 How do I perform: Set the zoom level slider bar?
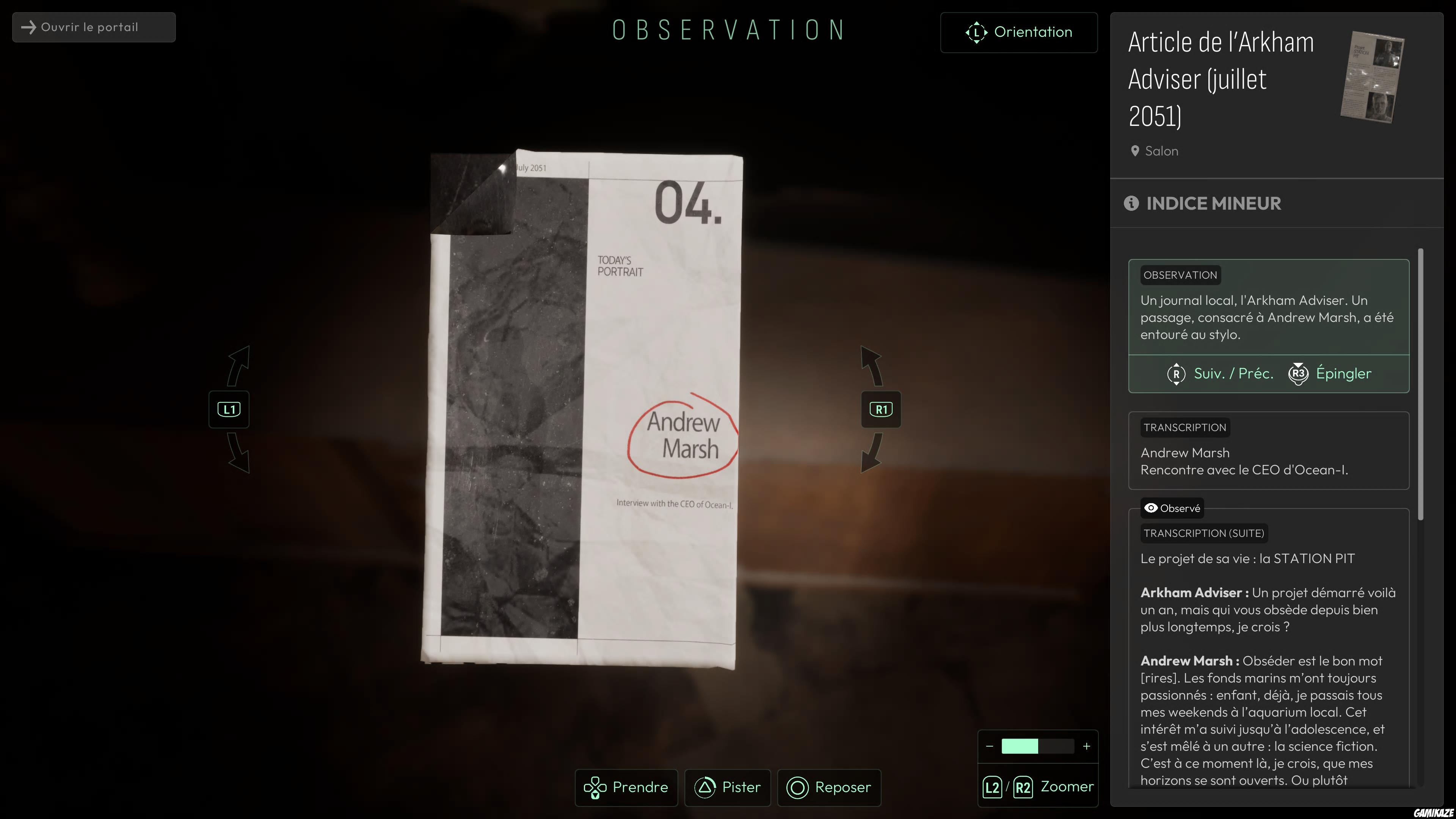[x=1038, y=746]
